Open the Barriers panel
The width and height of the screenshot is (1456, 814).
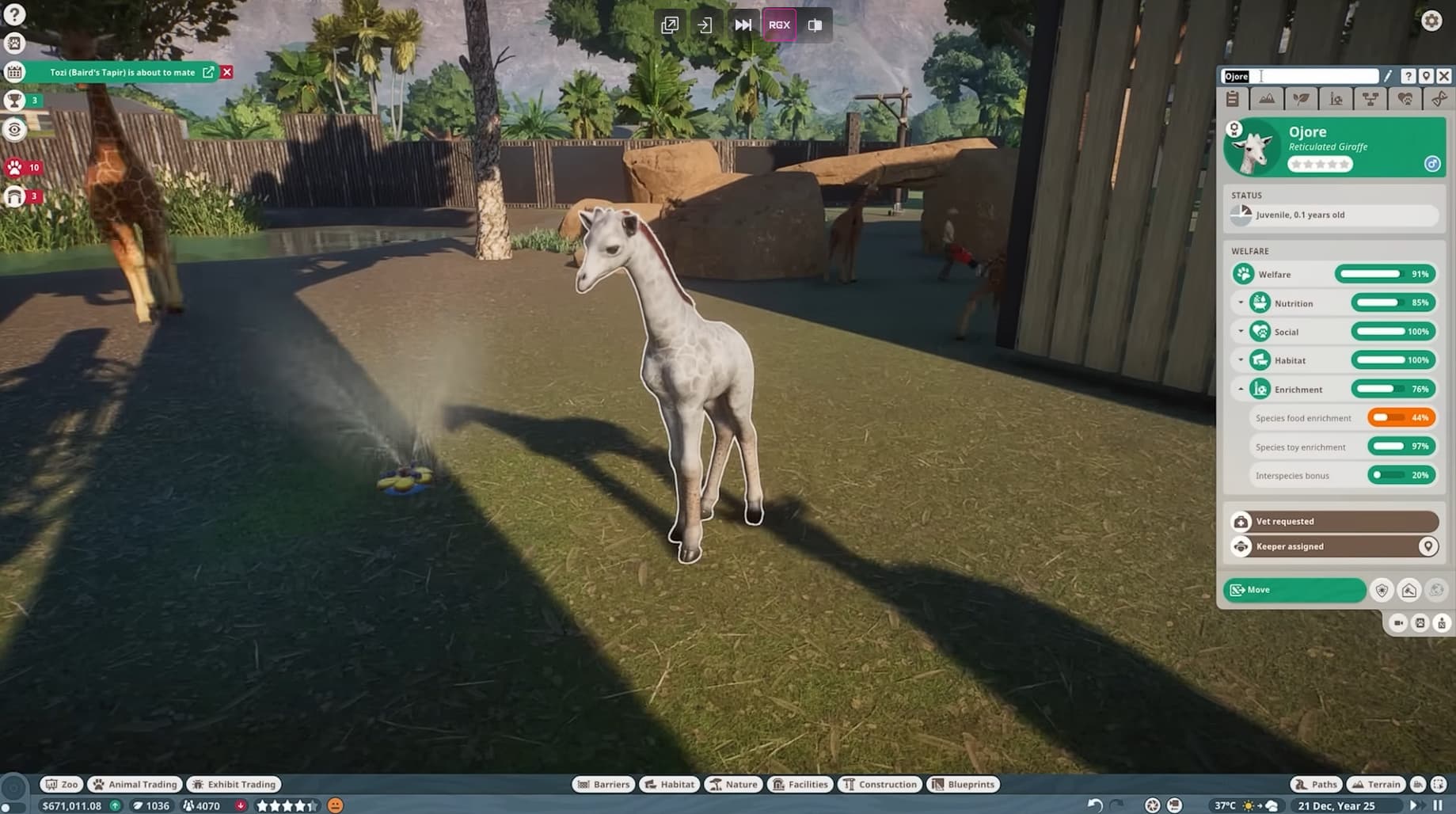click(x=604, y=784)
